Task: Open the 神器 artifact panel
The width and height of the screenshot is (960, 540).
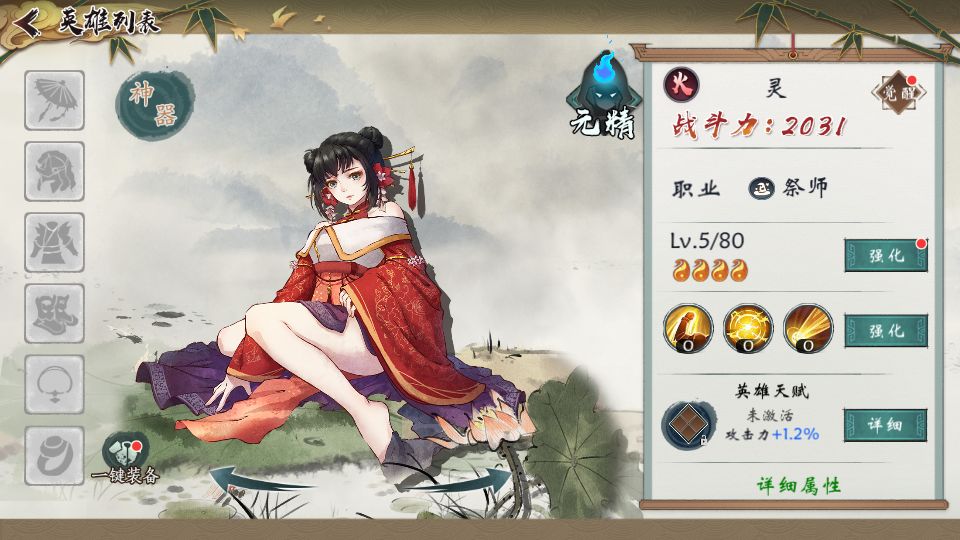Action: click(154, 104)
